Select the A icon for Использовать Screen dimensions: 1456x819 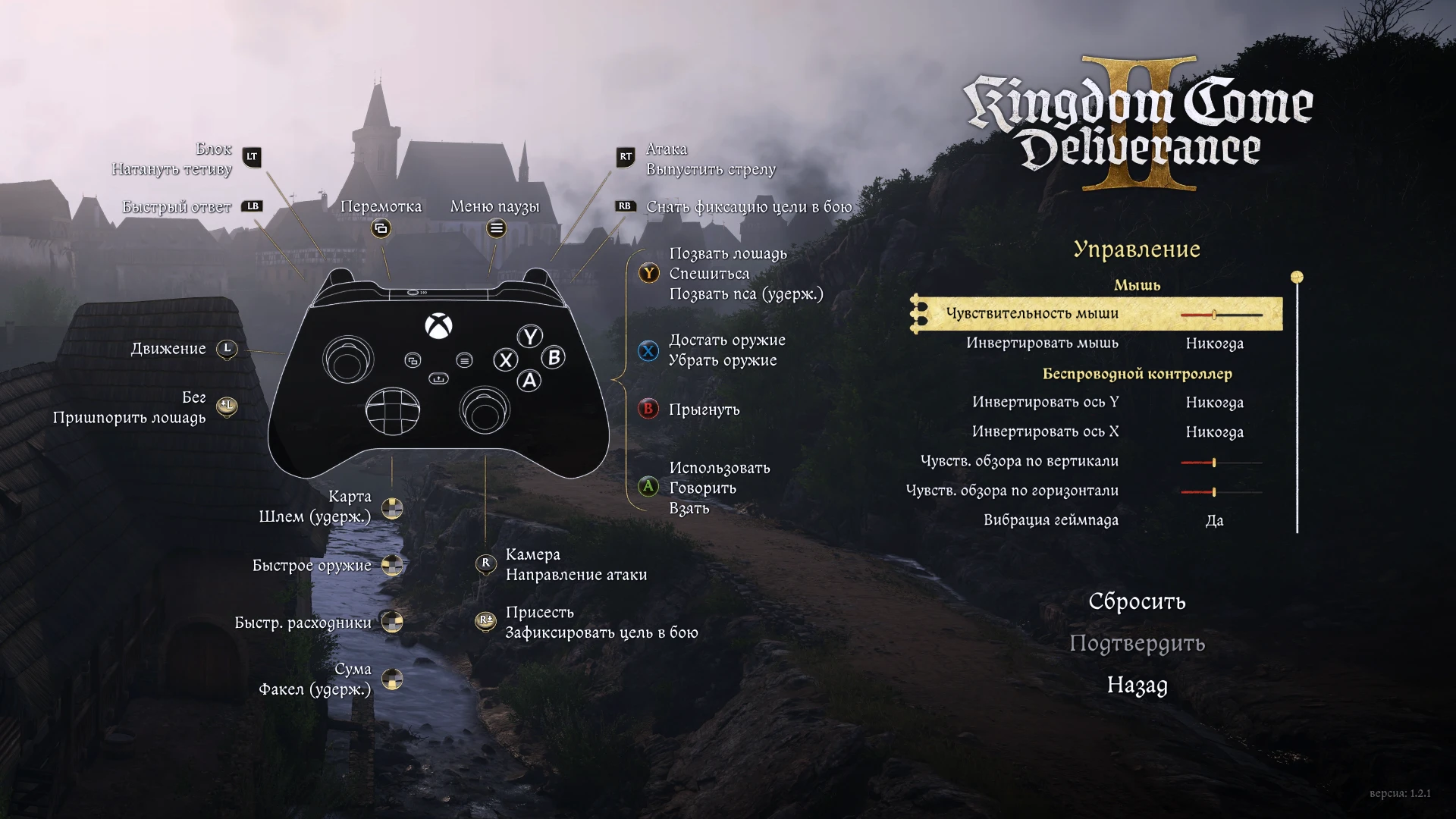(x=648, y=488)
